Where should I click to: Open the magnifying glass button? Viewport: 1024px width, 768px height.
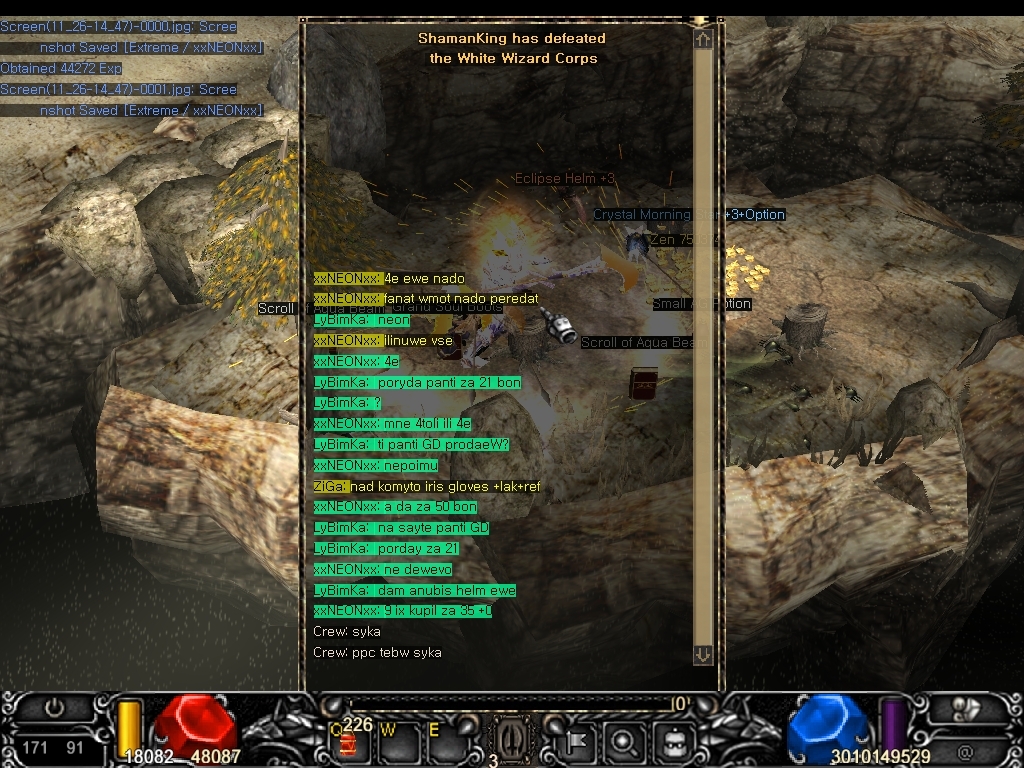(x=623, y=742)
